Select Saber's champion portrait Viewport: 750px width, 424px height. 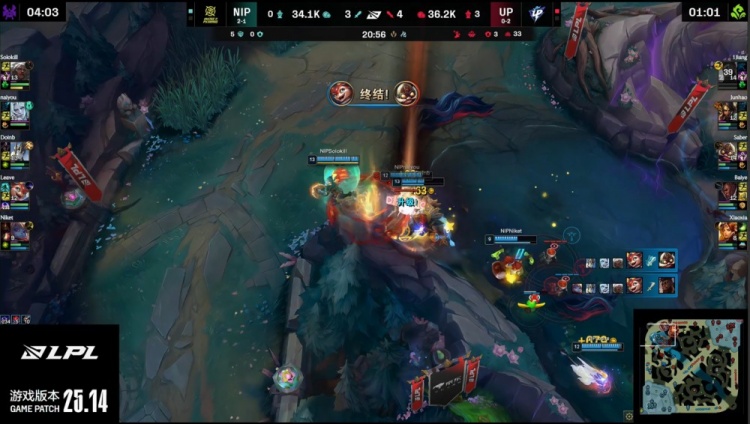click(728, 153)
